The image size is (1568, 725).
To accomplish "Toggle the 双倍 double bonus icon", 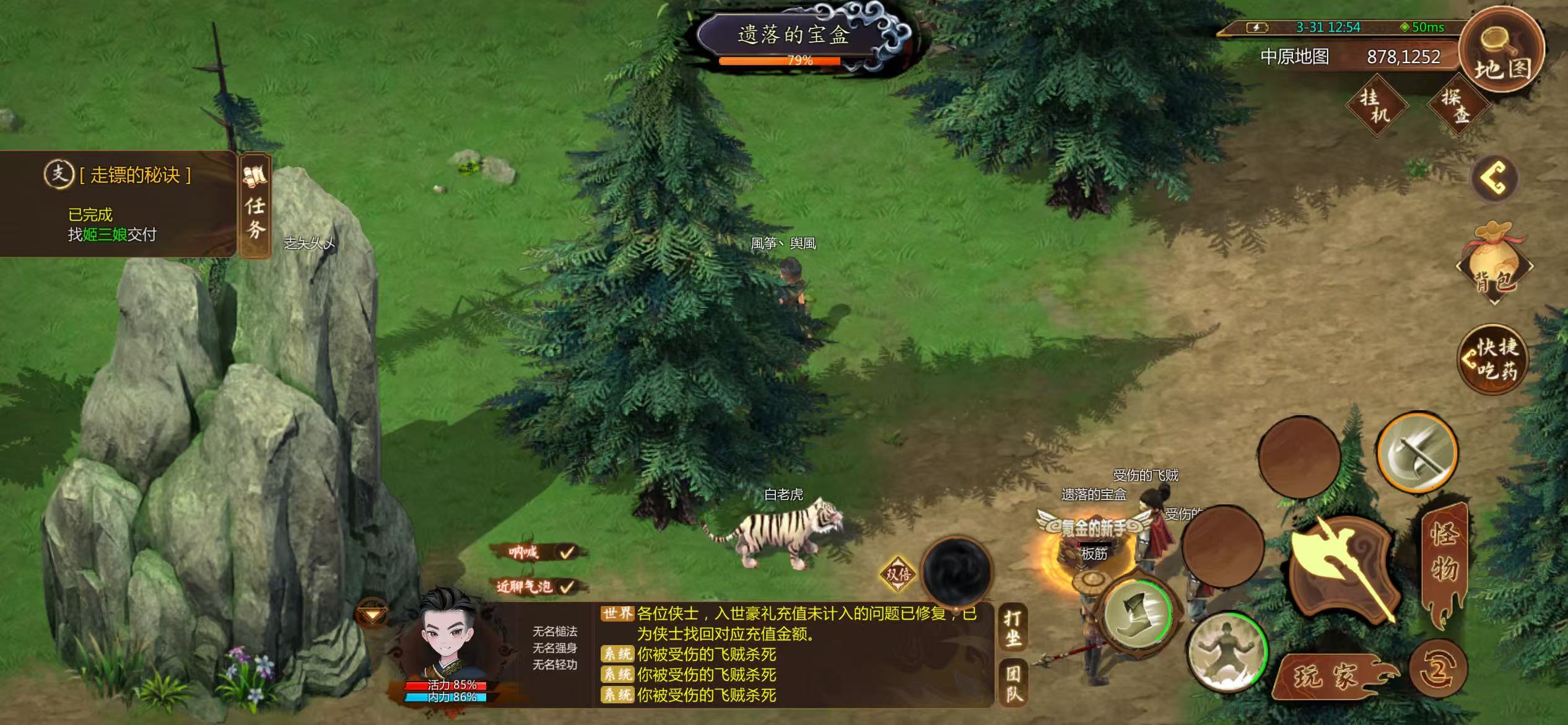I will click(897, 574).
